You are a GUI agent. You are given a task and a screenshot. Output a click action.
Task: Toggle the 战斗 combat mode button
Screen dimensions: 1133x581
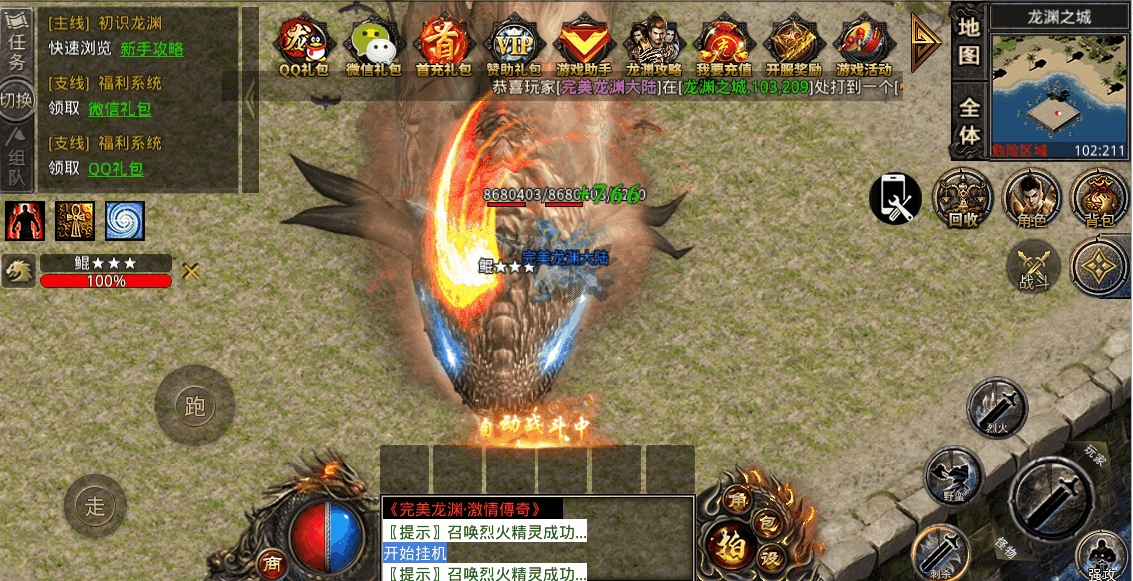pyautogui.click(x=1034, y=267)
